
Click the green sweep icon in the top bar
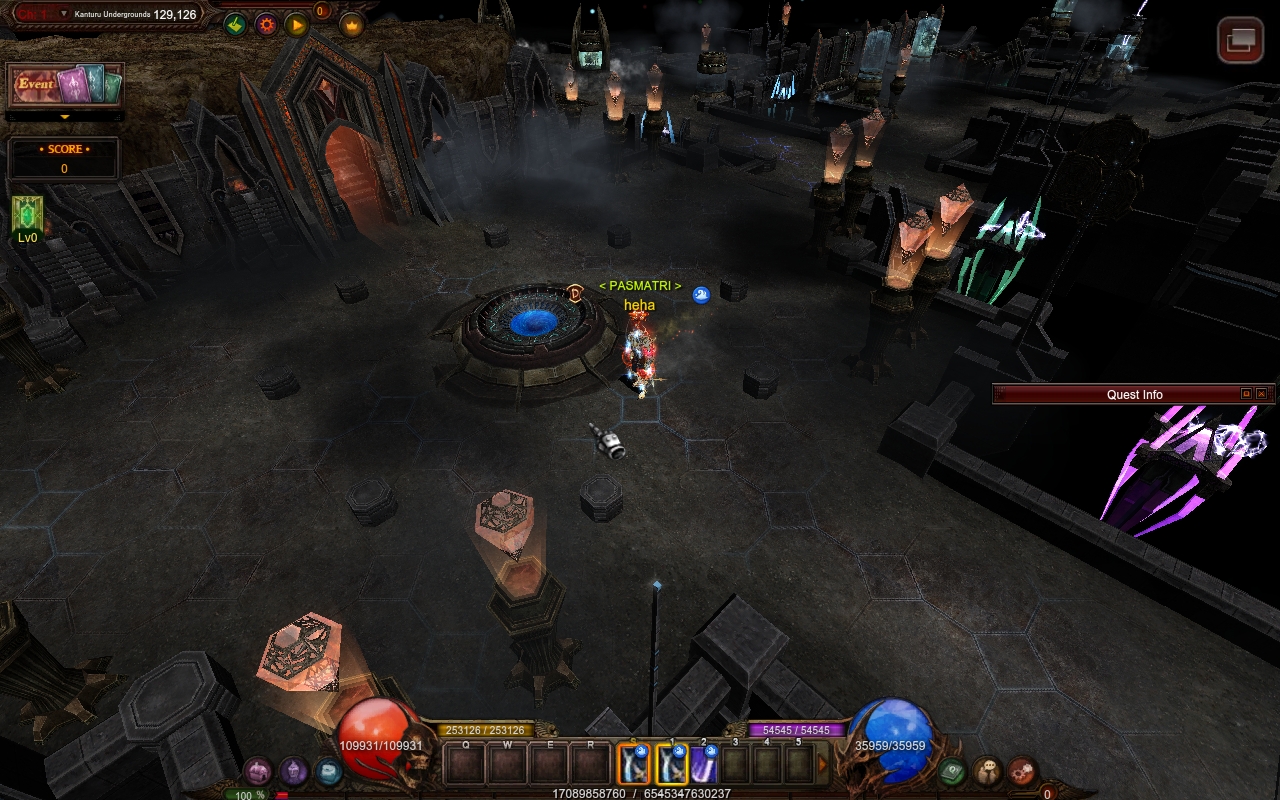[235, 24]
